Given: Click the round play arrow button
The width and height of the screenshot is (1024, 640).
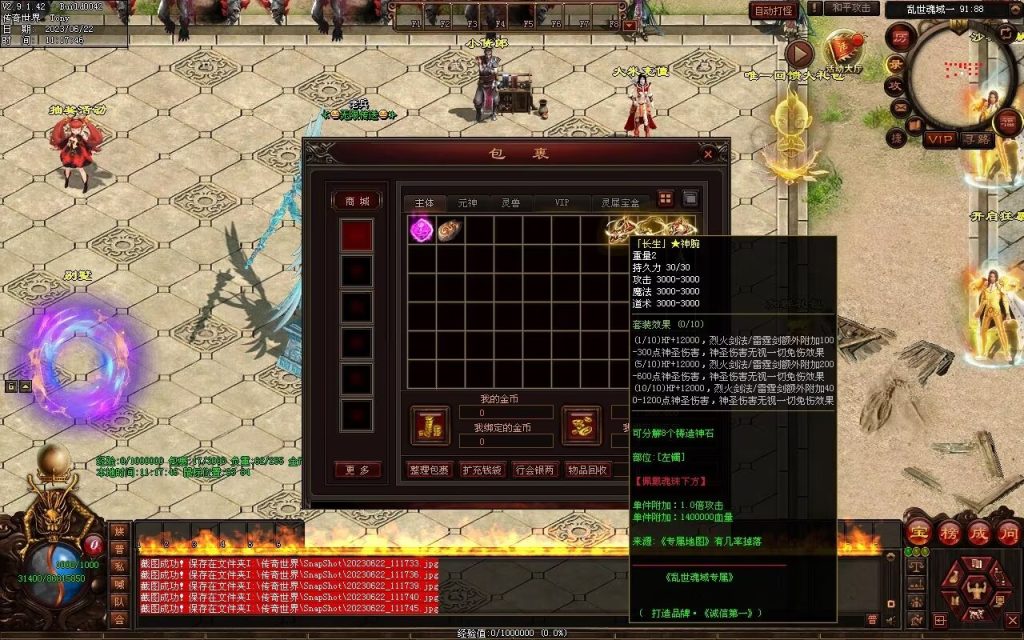Looking at the screenshot, I should pyautogui.click(x=799, y=53).
